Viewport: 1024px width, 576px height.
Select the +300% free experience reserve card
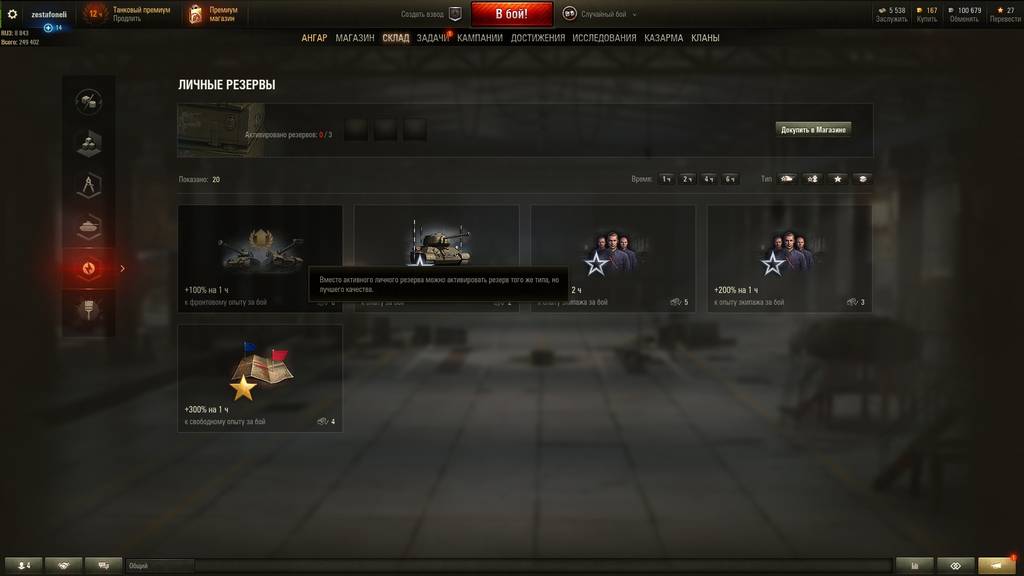[260, 378]
